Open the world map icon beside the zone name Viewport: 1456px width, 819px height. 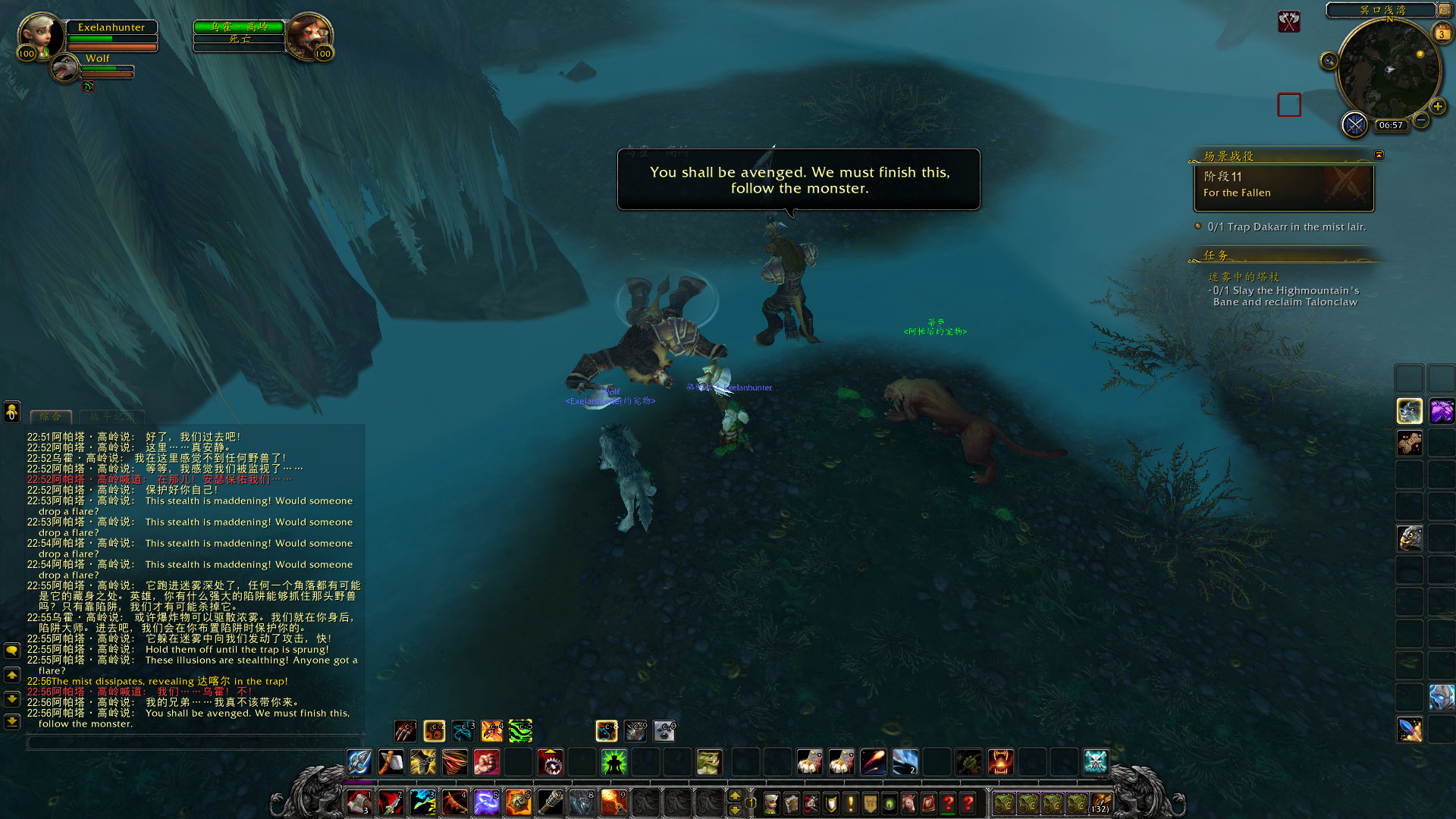(x=1444, y=10)
